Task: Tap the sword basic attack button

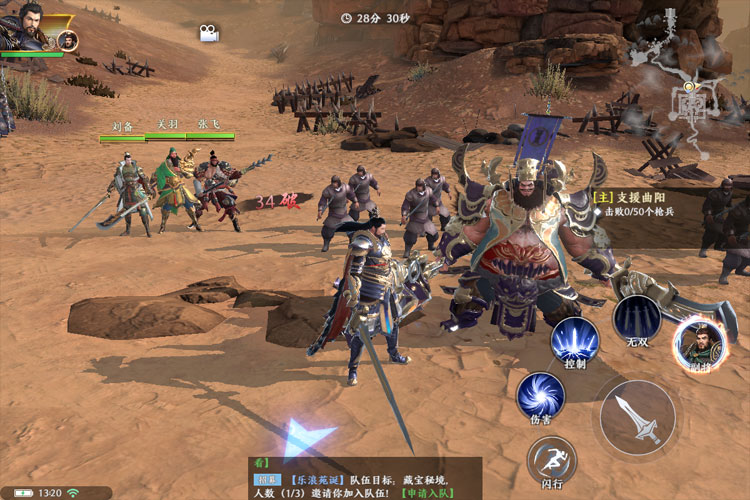Action: click(637, 419)
